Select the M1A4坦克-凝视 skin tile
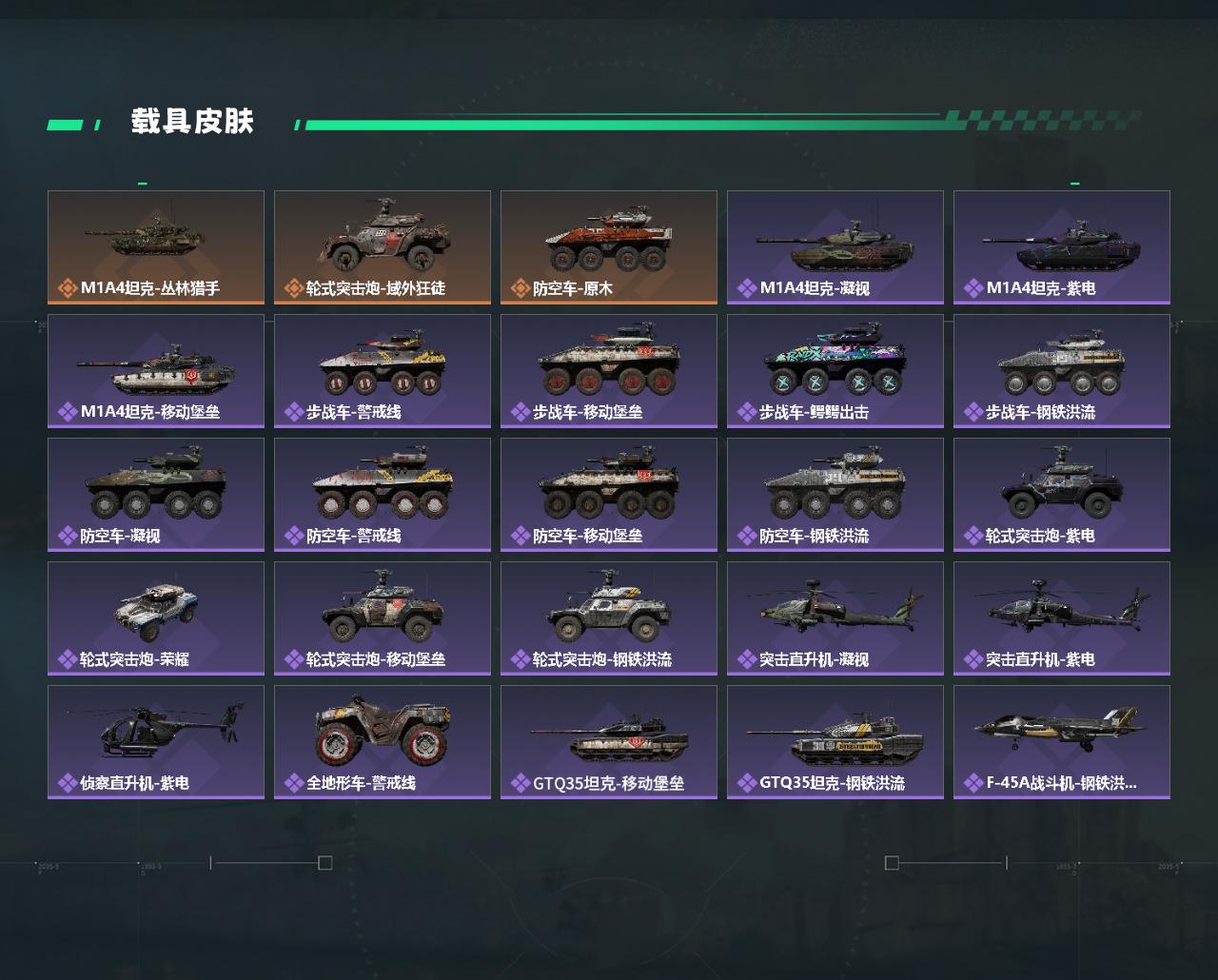Image resolution: width=1218 pixels, height=980 pixels. click(835, 247)
